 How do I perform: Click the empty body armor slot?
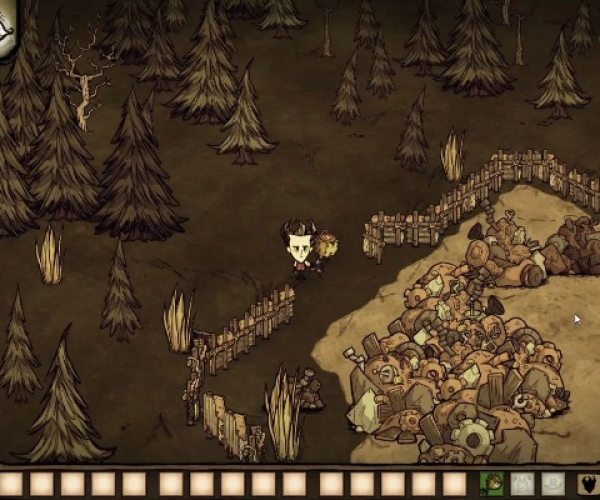(x=522, y=484)
